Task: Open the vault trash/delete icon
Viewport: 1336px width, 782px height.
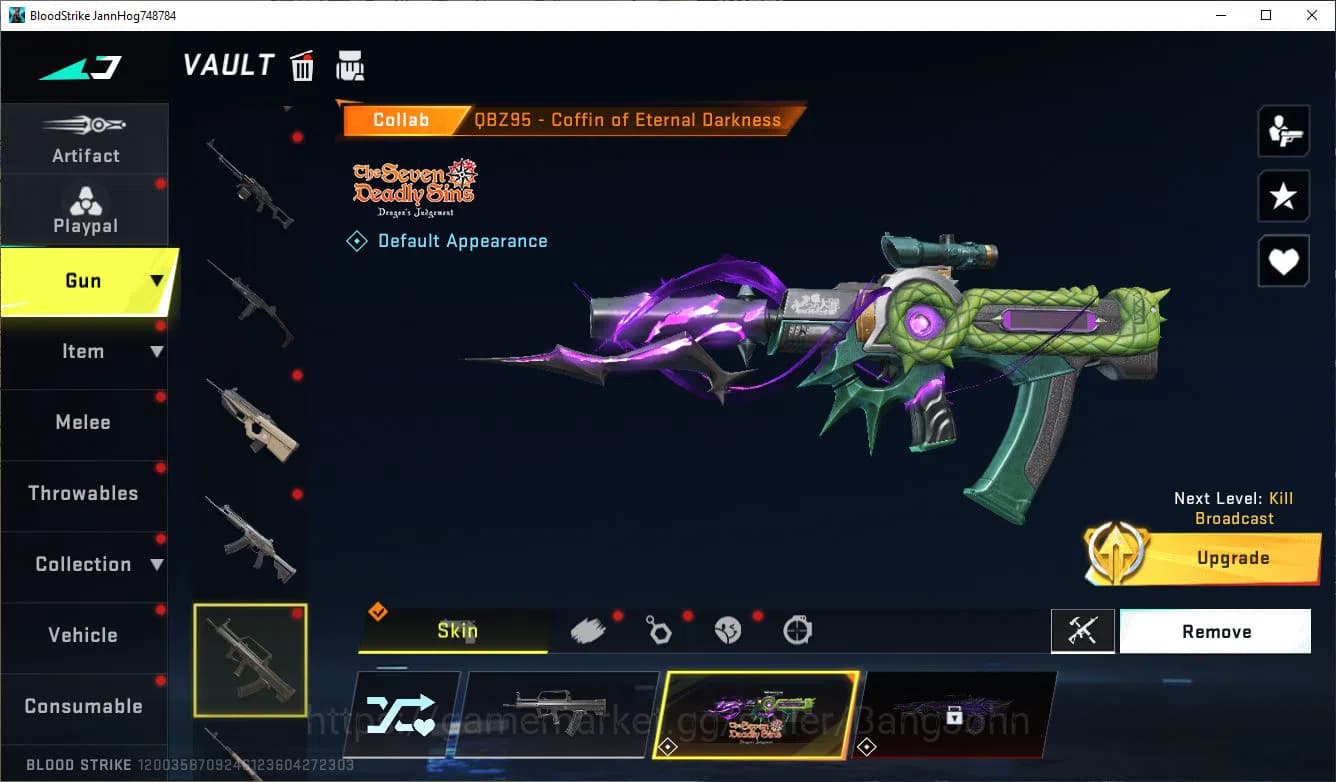Action: coord(301,66)
